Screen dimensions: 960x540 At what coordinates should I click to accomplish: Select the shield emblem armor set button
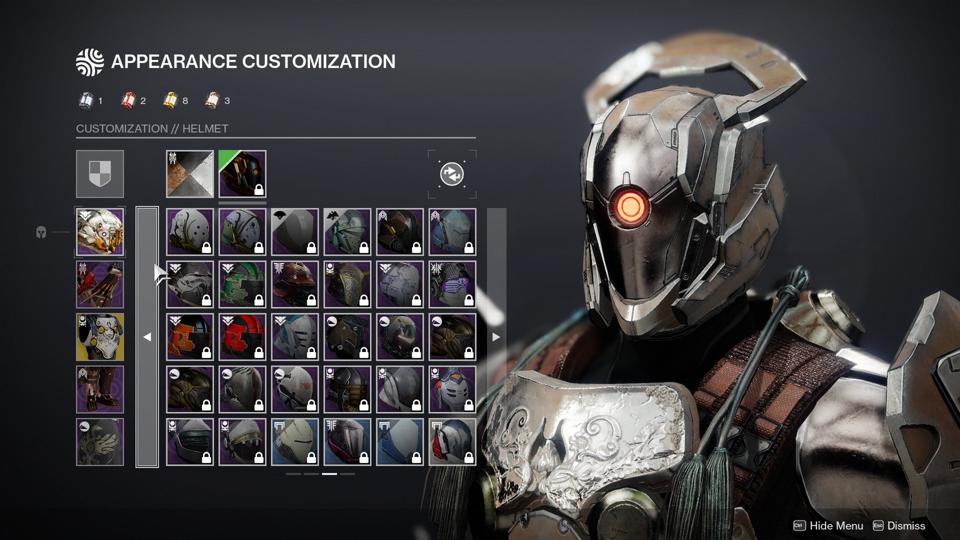(100, 174)
